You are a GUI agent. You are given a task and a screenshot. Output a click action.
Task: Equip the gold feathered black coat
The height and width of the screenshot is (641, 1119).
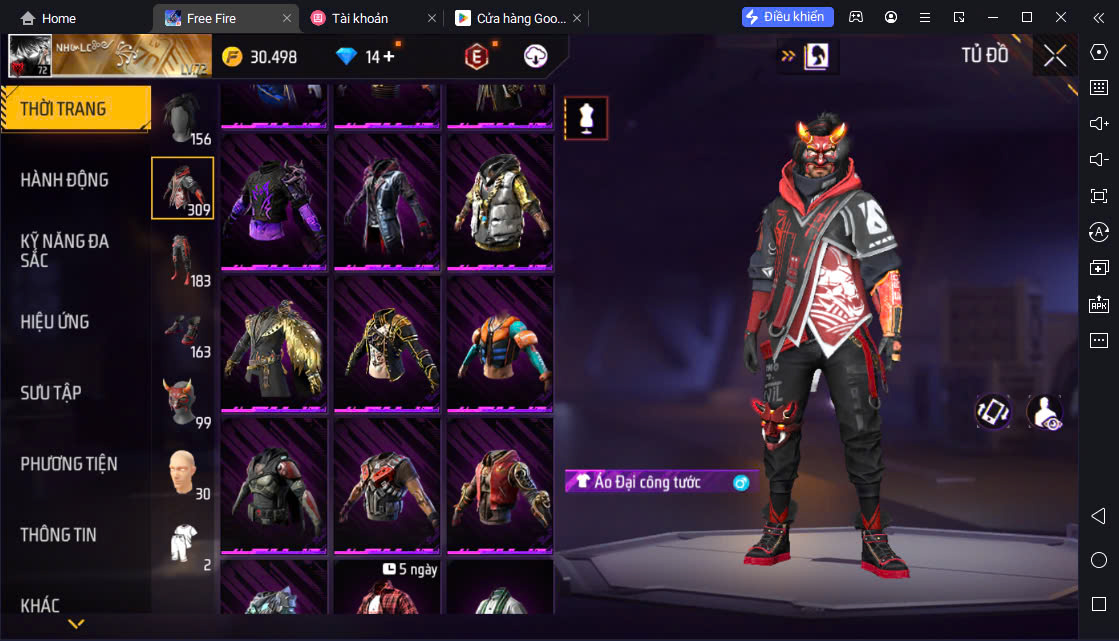[274, 342]
